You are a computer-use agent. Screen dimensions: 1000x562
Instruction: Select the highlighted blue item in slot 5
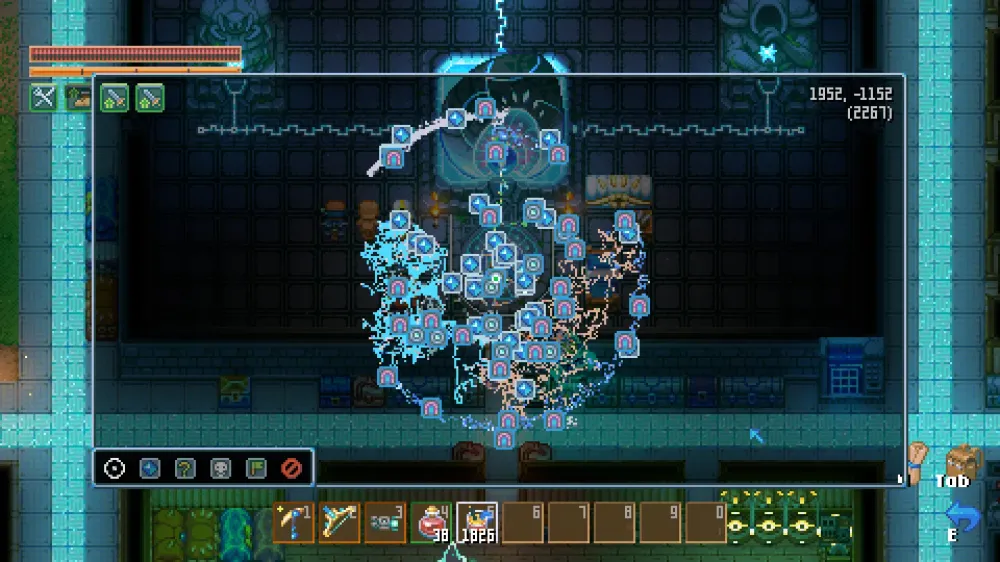pyautogui.click(x=477, y=522)
